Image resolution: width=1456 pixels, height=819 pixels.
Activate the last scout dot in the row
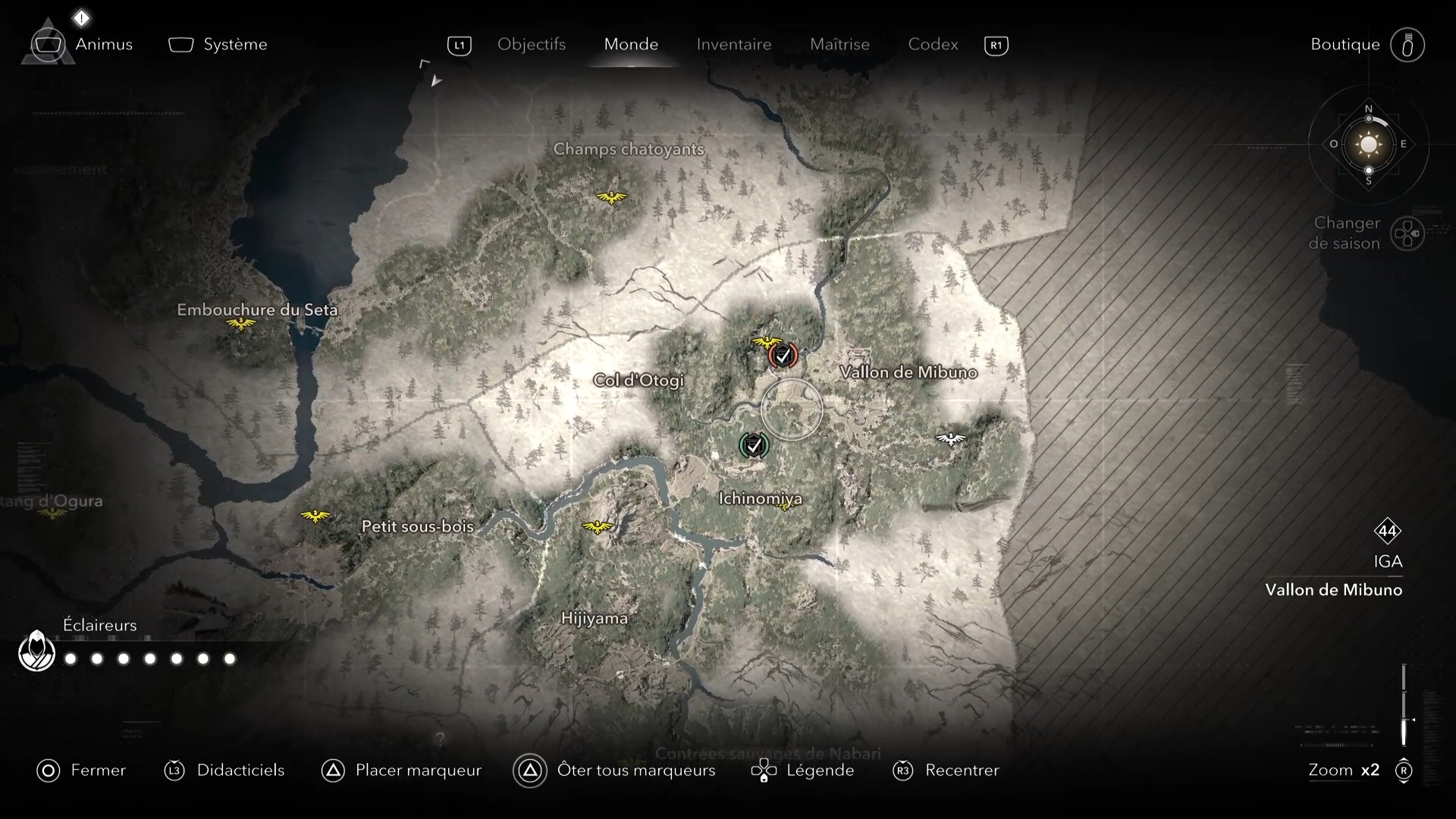click(228, 660)
